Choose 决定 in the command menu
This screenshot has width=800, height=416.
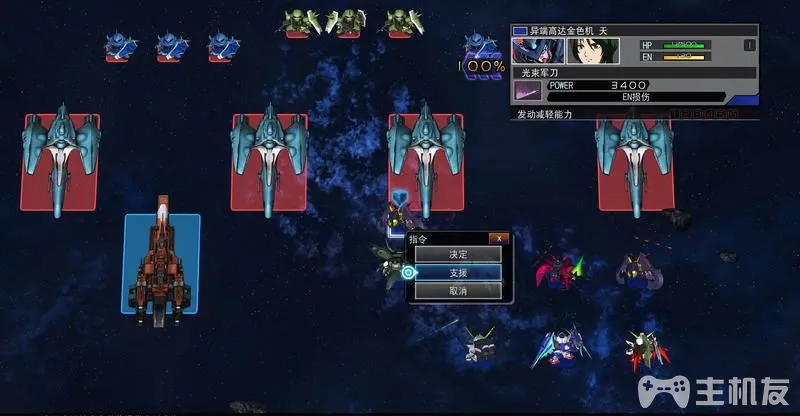(x=458, y=254)
